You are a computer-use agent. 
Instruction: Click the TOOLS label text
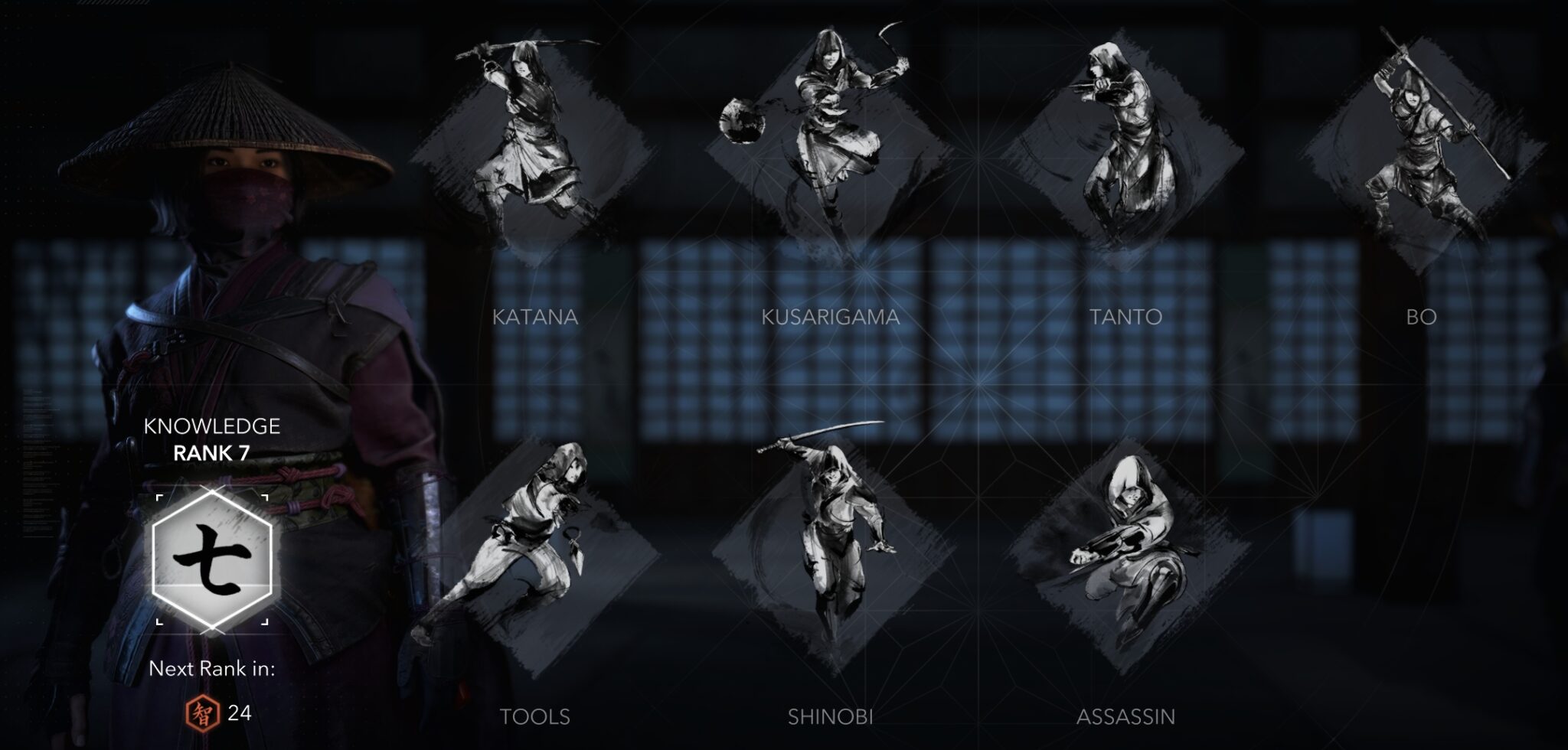[535, 719]
